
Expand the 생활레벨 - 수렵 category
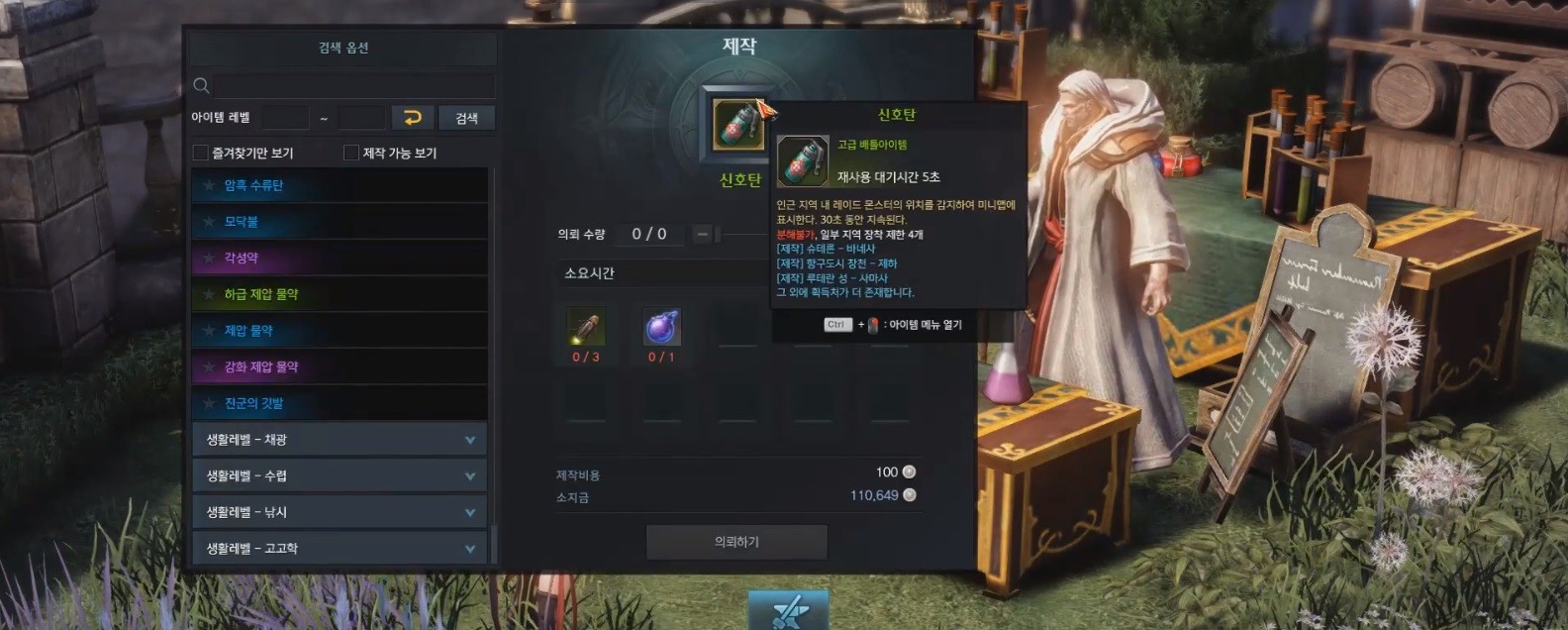point(339,475)
